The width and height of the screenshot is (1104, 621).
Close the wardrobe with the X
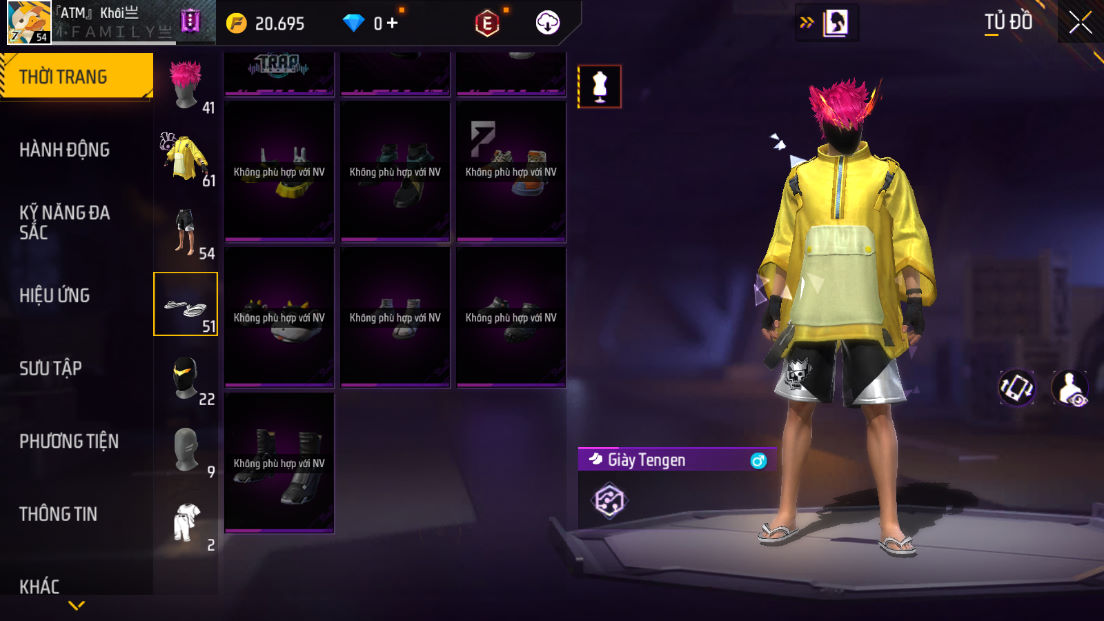1080,22
